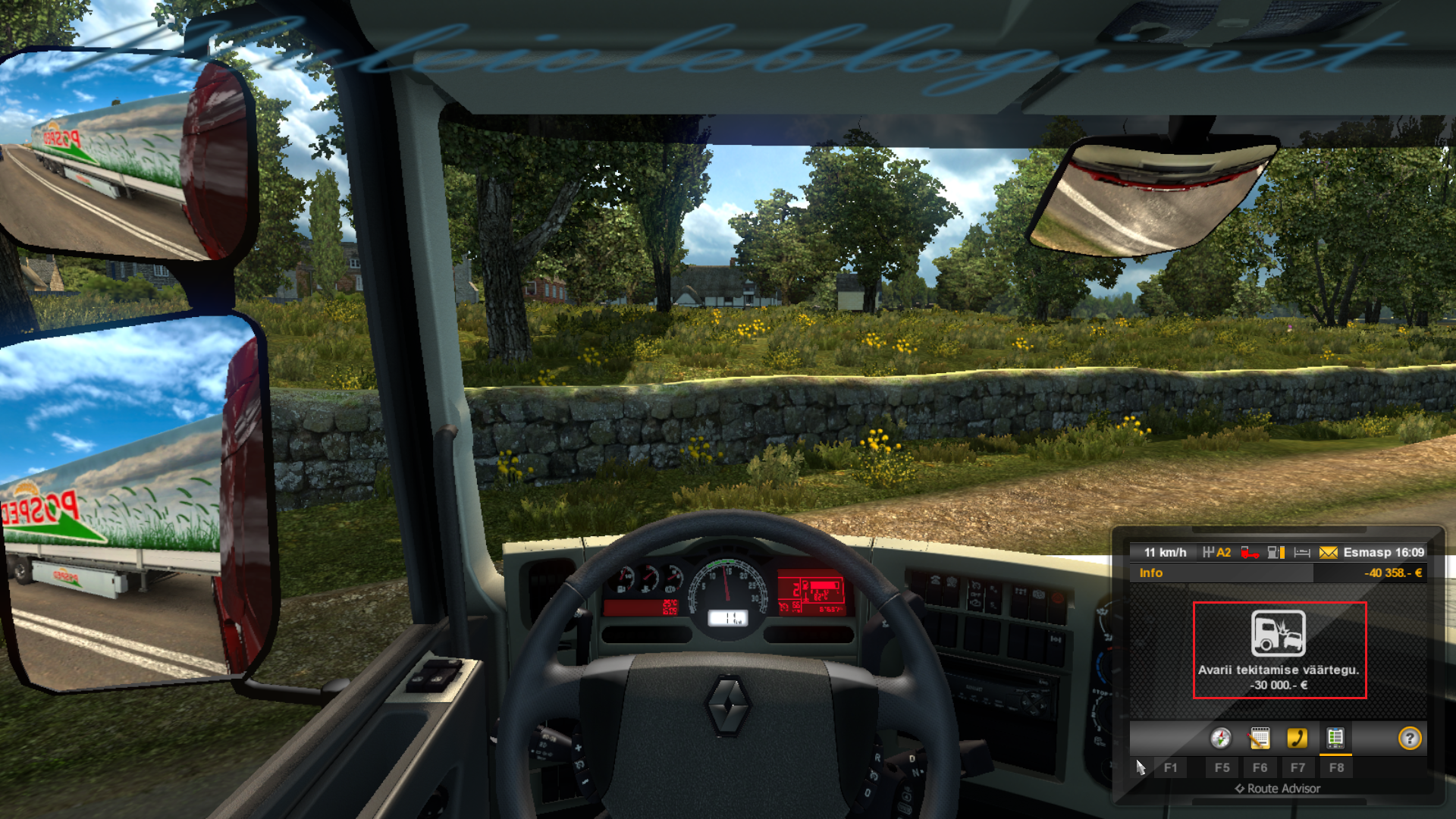The image size is (1456, 819).
Task: Select the green info list tab
Action: tap(1335, 738)
